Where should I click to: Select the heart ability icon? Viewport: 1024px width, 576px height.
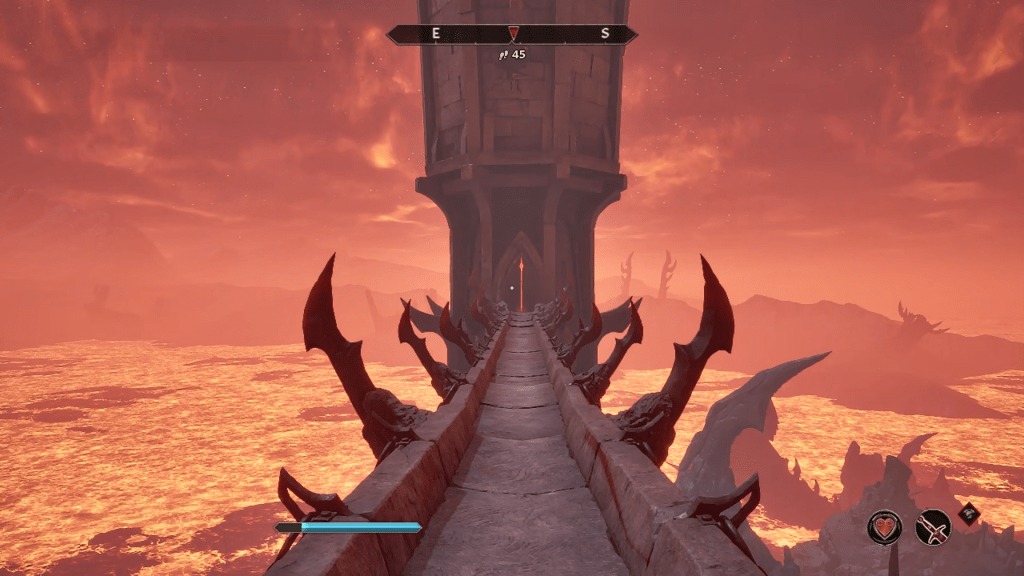point(884,526)
